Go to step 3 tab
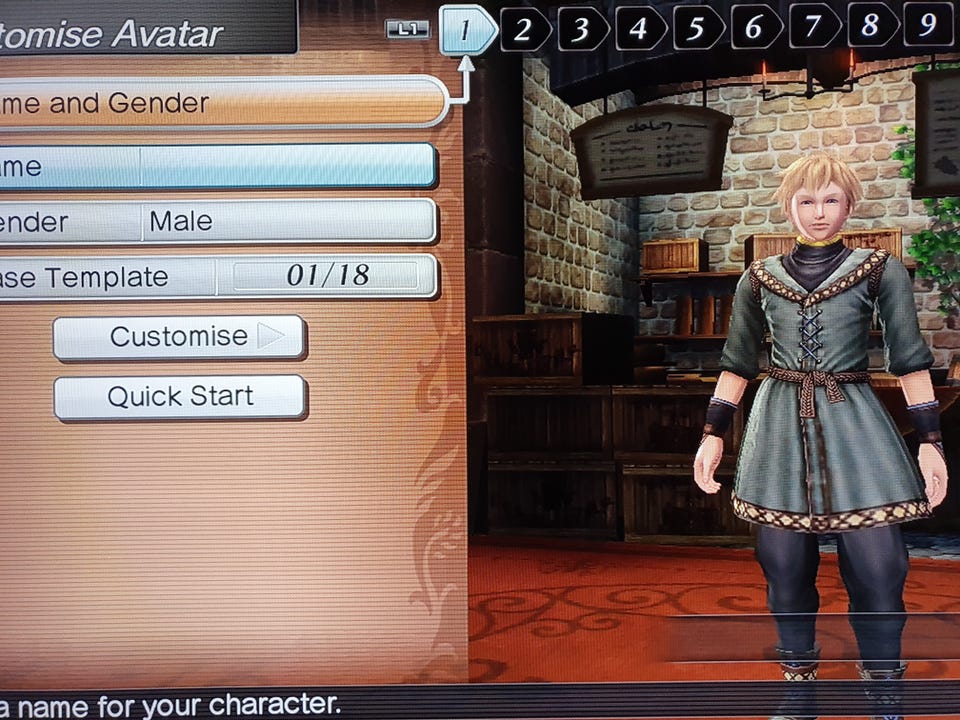Viewport: 960px width, 720px height. 582,29
